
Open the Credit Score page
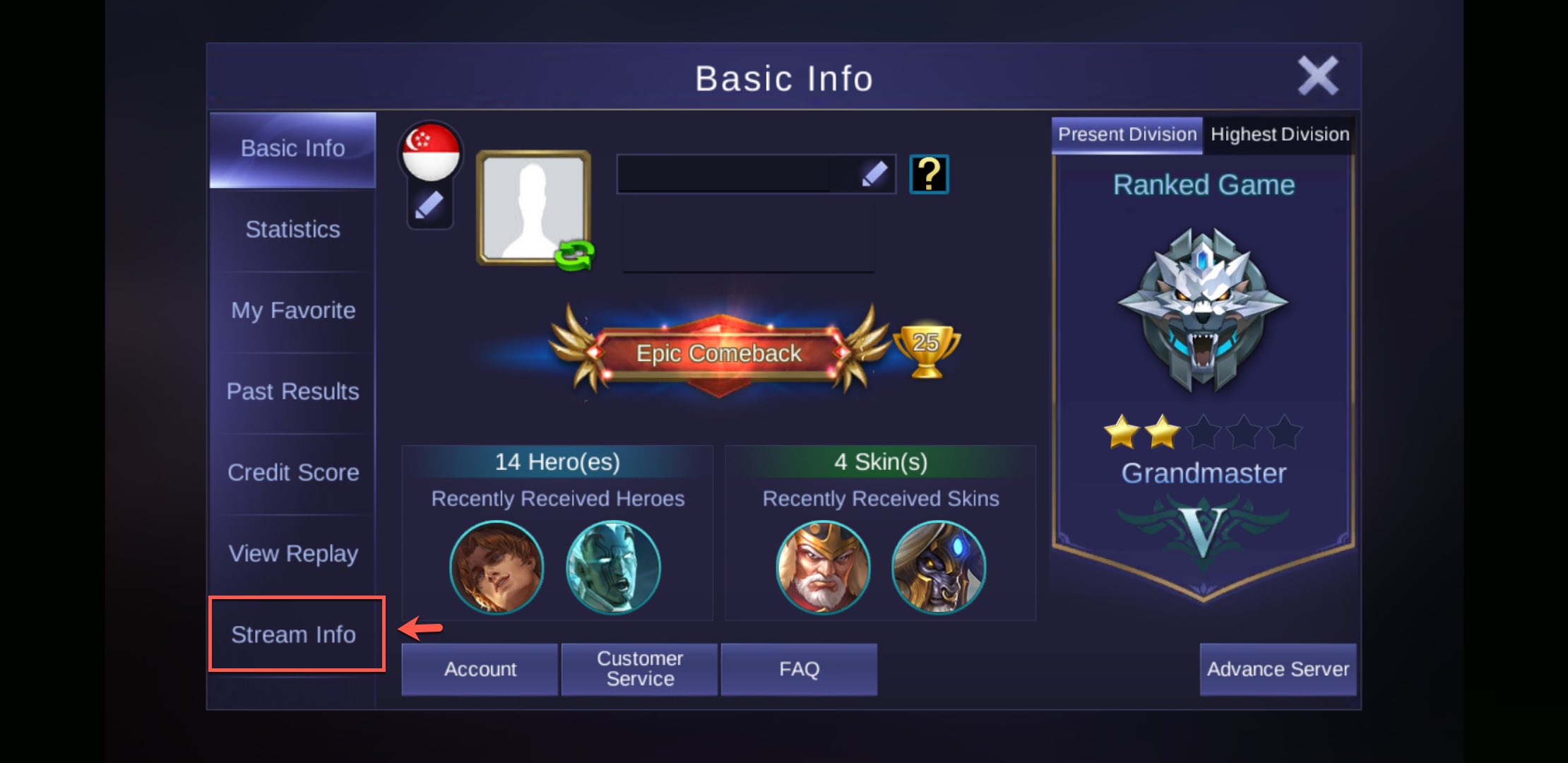[292, 473]
